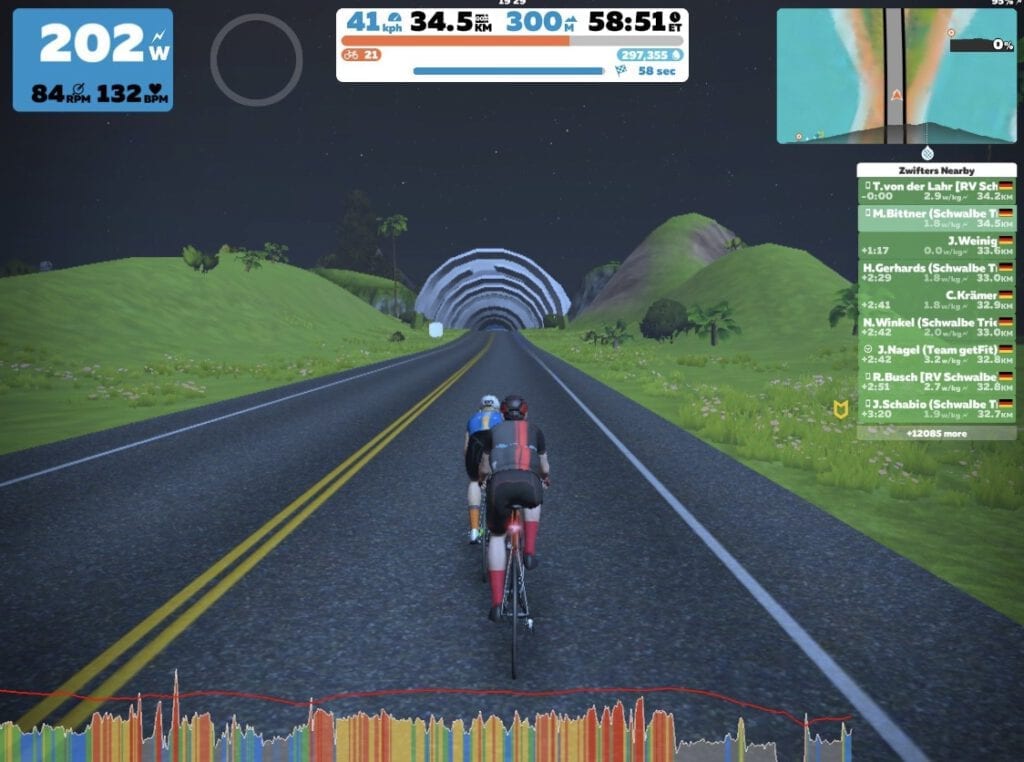This screenshot has width=1024, height=762.
Task: Click the empty power-up ring
Action: (256, 59)
